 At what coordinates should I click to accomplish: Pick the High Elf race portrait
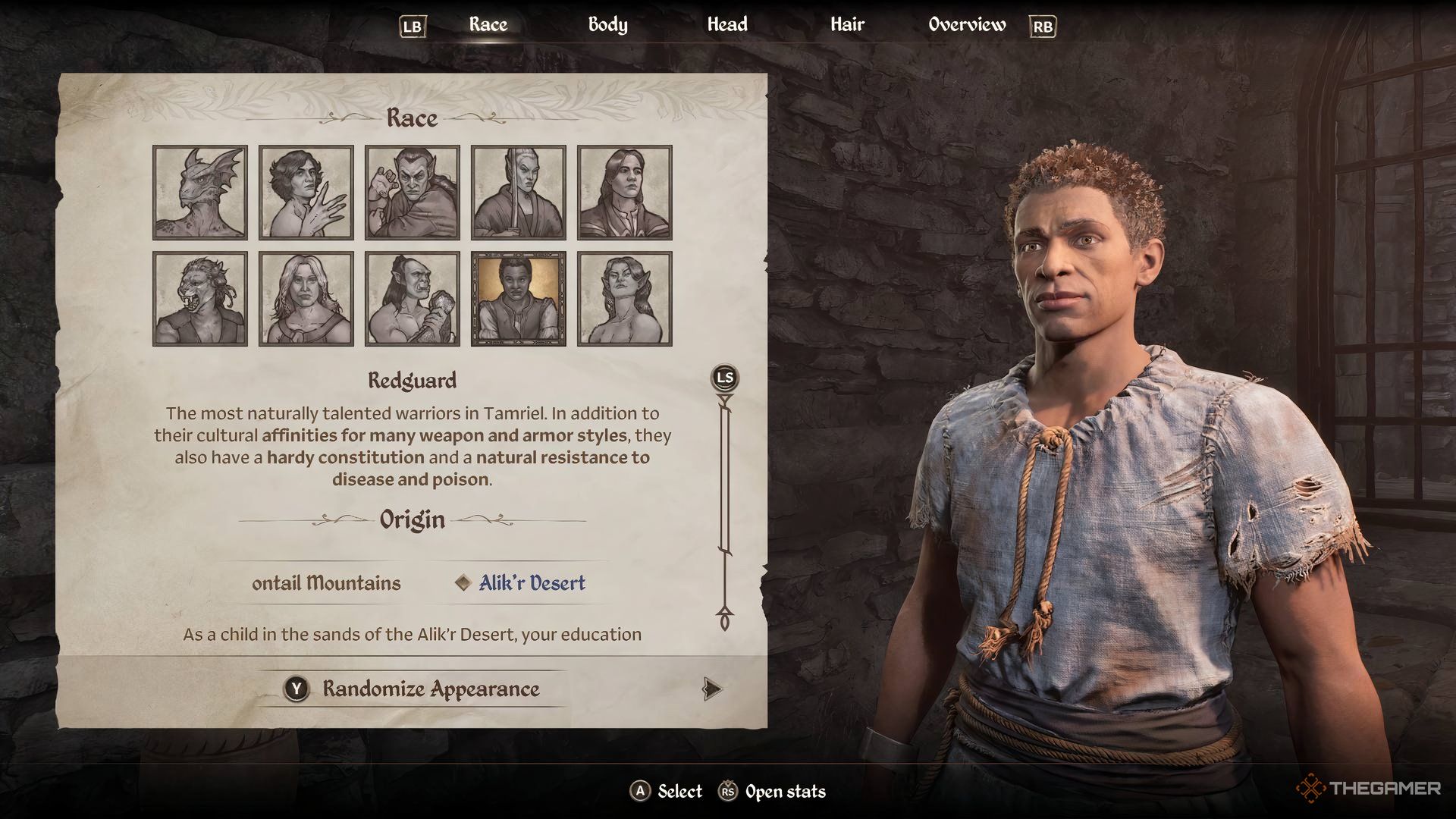click(519, 192)
